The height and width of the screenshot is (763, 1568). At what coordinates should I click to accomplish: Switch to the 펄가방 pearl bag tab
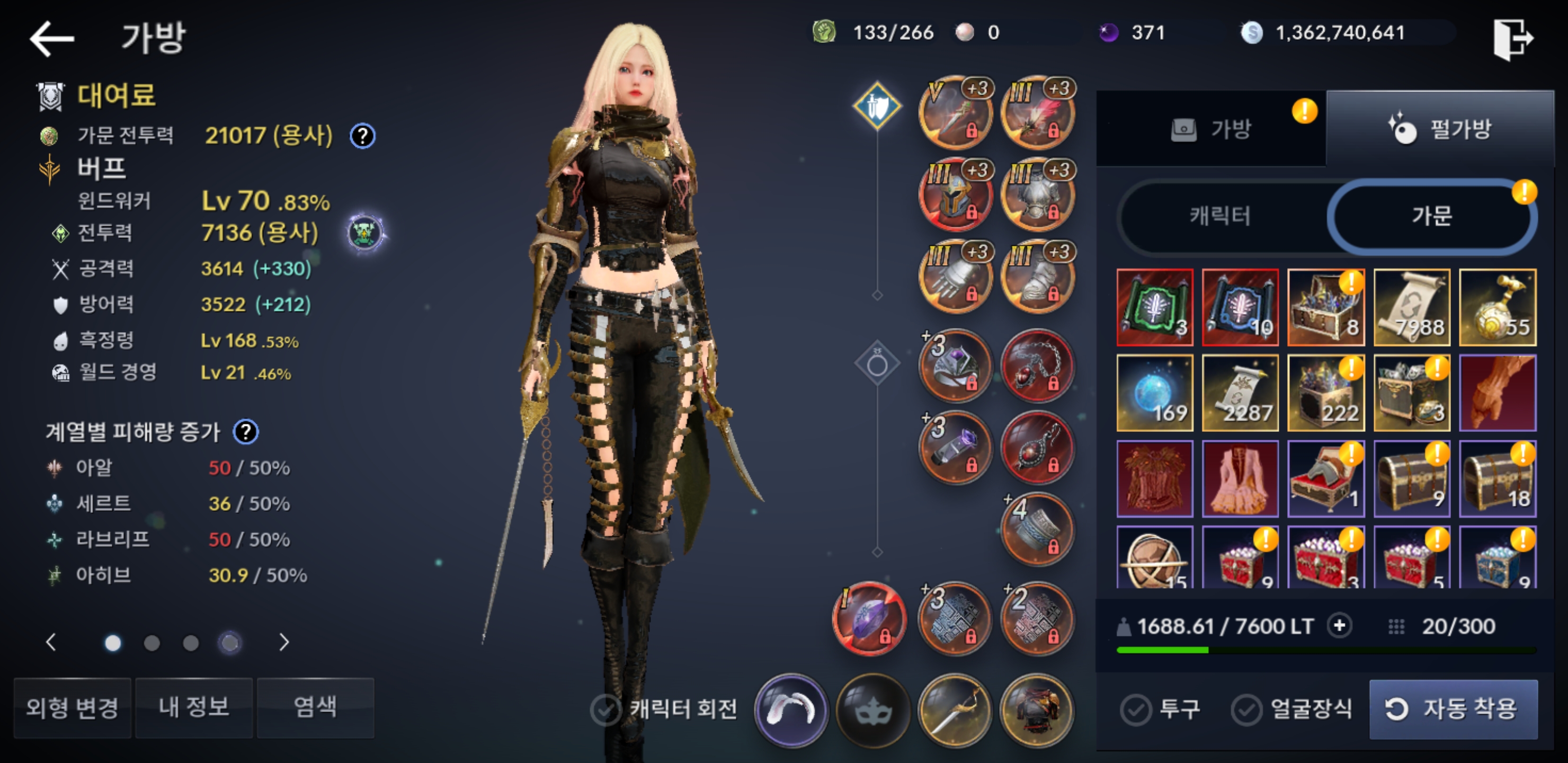tap(1440, 129)
